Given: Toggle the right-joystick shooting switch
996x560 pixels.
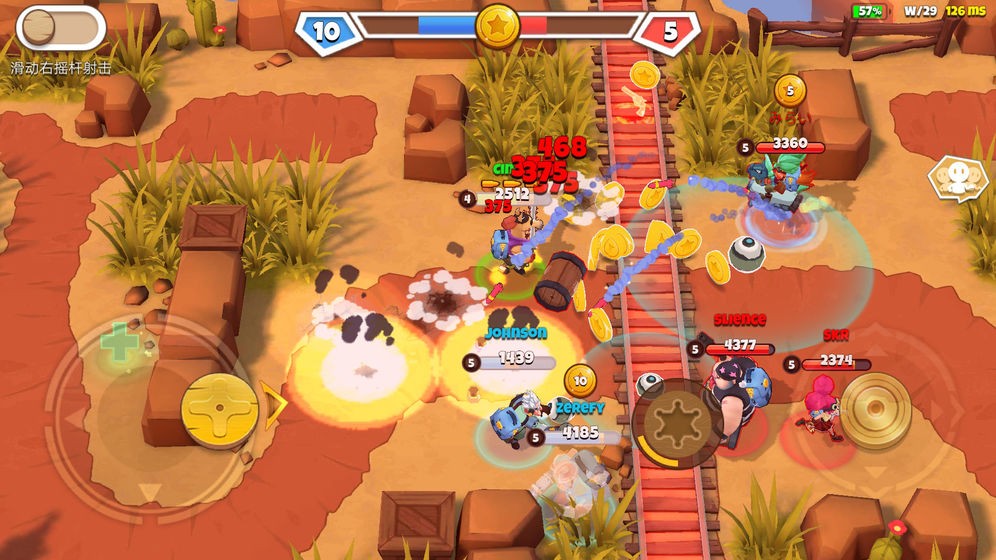Looking at the screenshot, I should point(60,28).
